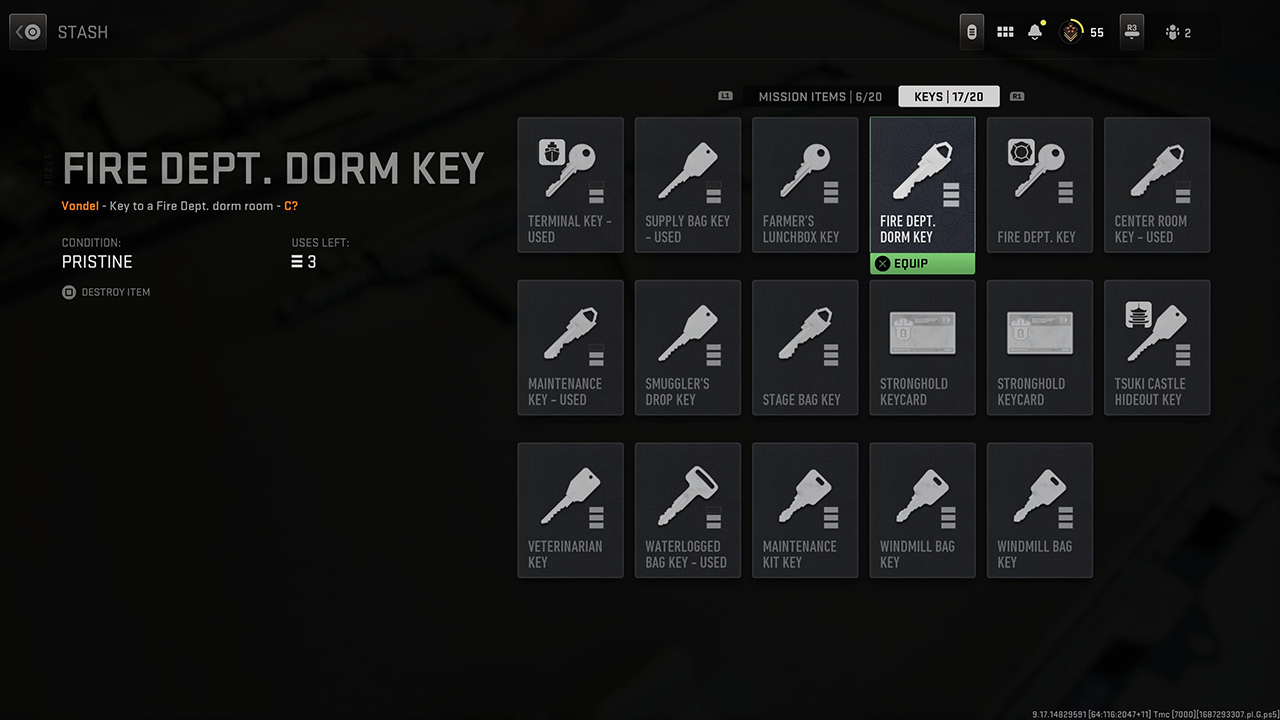Image resolution: width=1280 pixels, height=720 pixels.
Task: Toggle Equip on the Fire Dept. Dorm Key
Action: coord(922,263)
